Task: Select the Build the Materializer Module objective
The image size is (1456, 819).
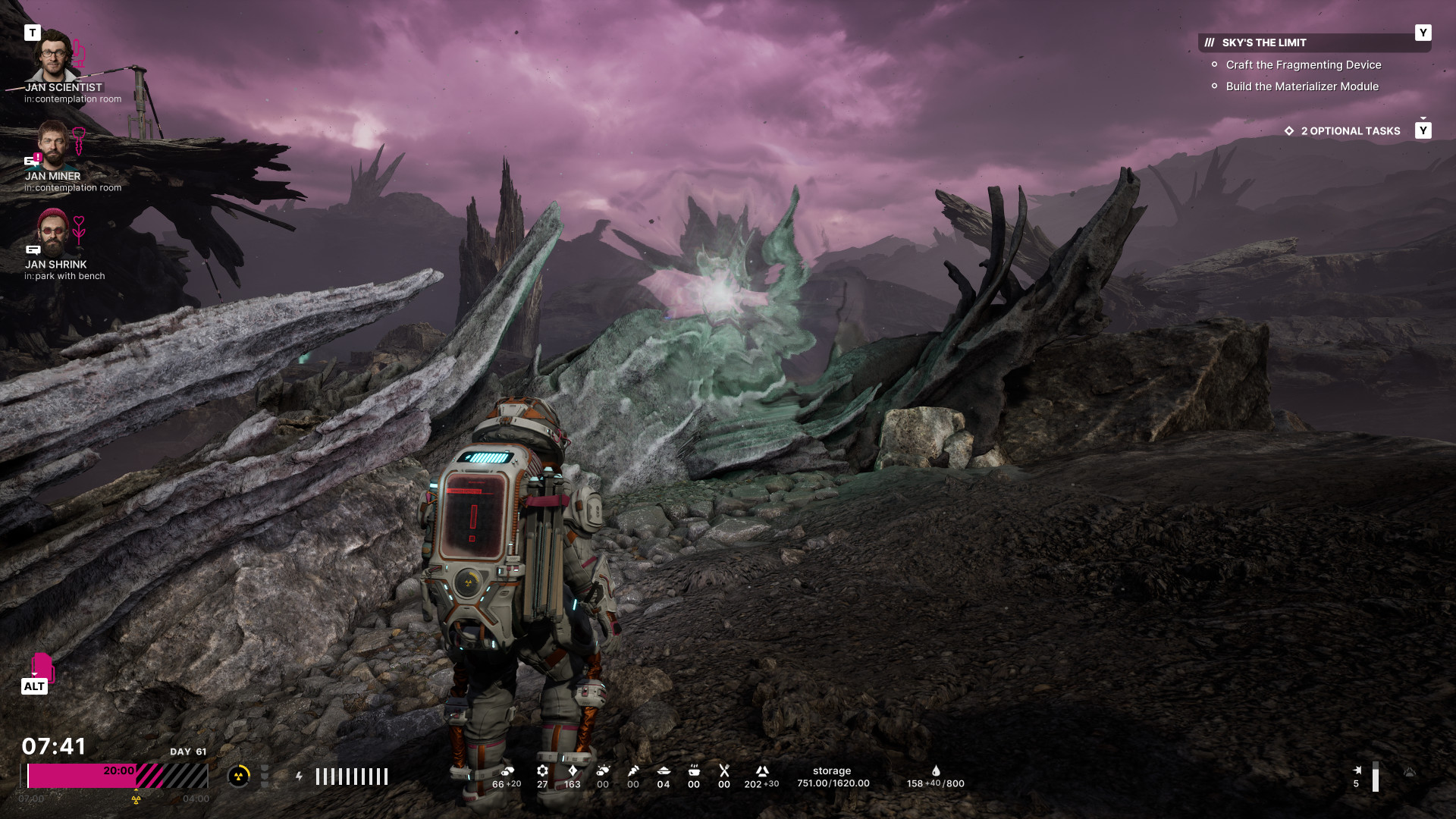Action: point(1302,86)
